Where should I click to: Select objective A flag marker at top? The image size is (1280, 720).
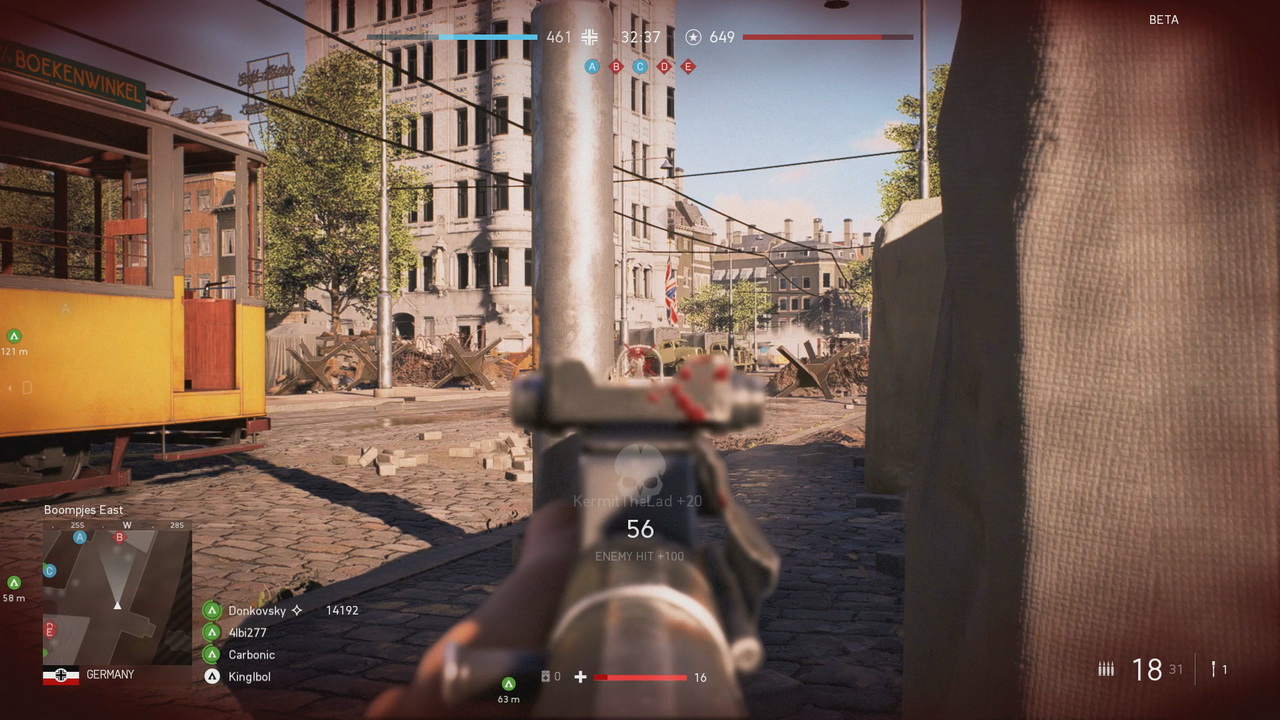[x=592, y=67]
